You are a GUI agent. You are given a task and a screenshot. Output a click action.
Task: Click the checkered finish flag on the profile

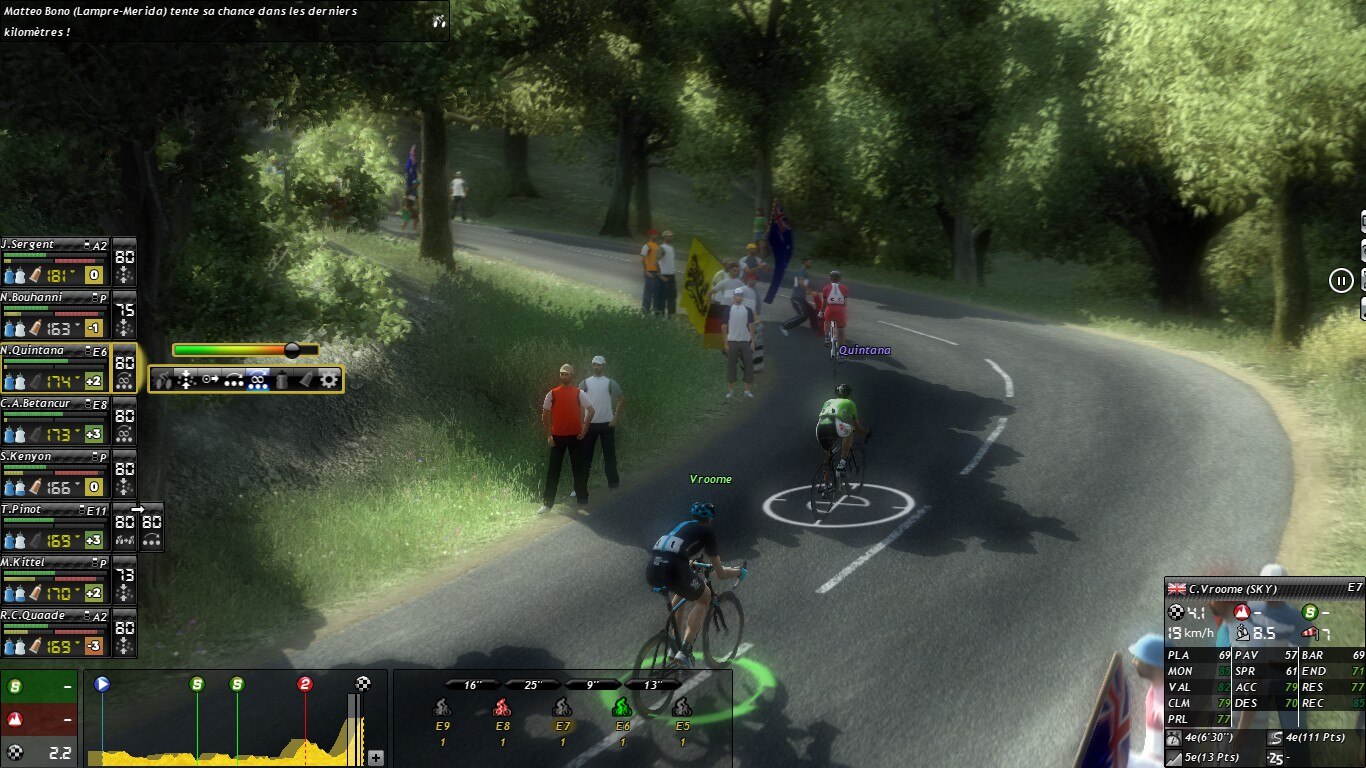click(x=363, y=684)
